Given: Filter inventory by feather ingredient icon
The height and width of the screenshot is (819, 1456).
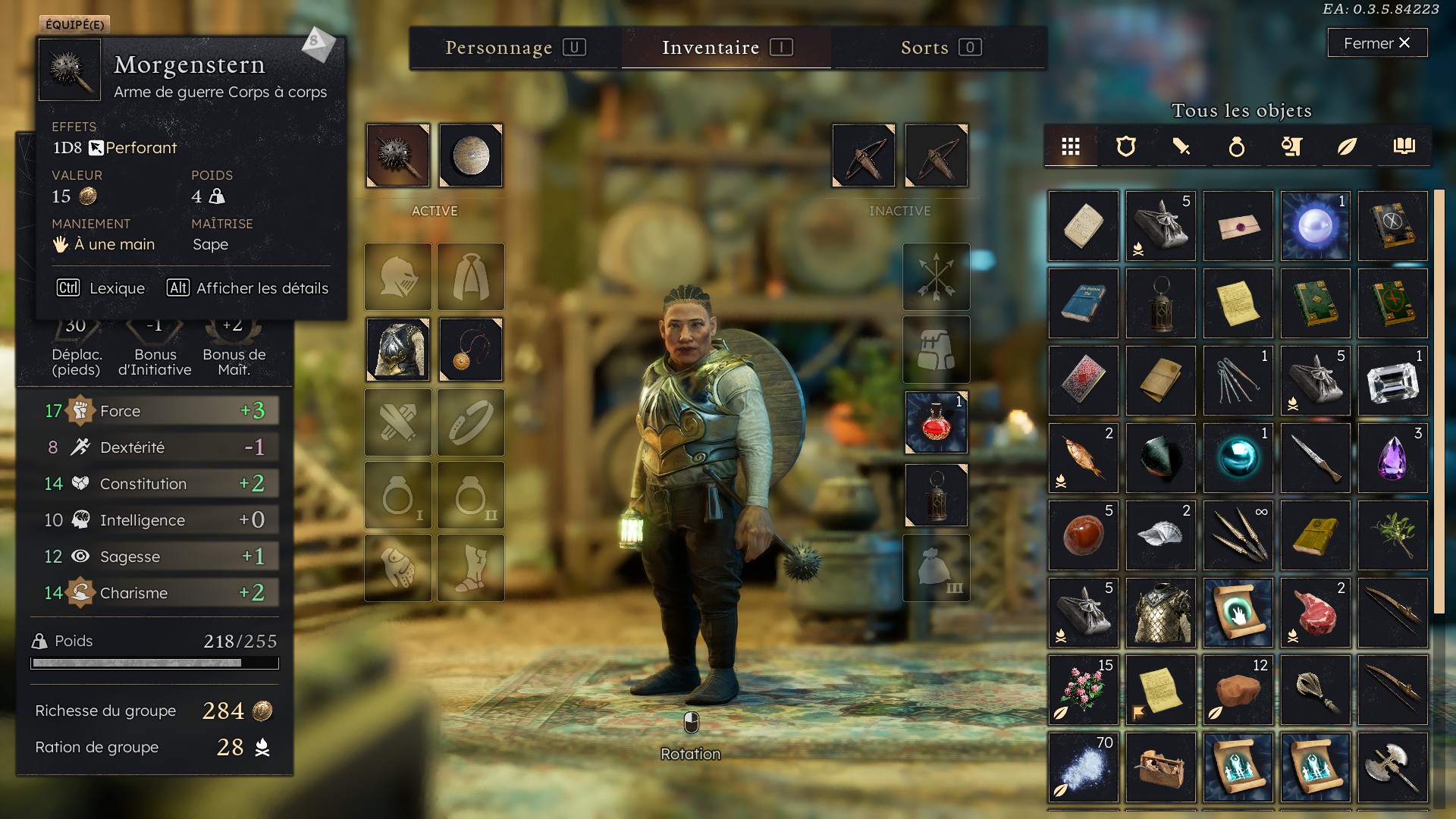Looking at the screenshot, I should click(1347, 146).
